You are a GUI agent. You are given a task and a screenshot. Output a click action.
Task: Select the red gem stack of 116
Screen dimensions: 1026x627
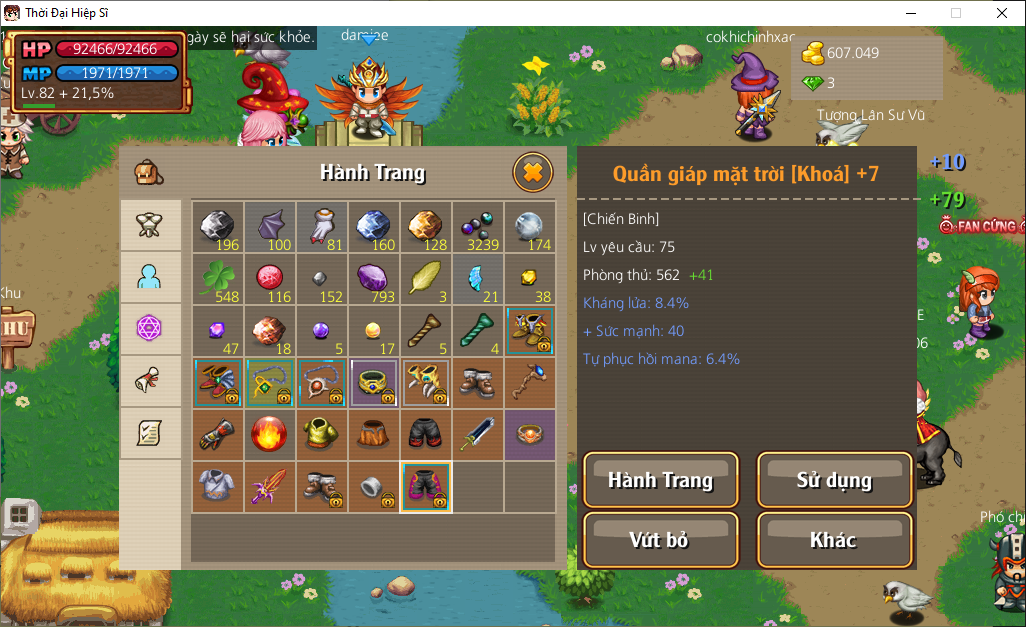point(269,279)
